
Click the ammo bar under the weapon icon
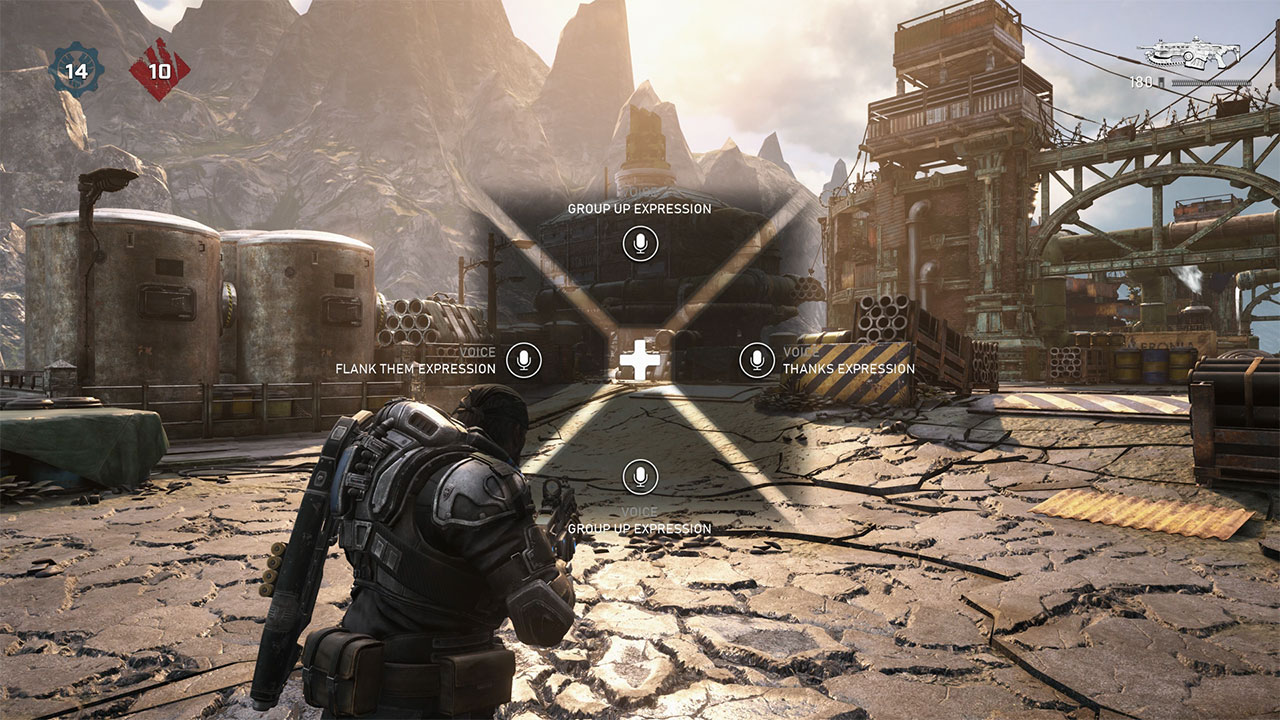coord(1210,82)
